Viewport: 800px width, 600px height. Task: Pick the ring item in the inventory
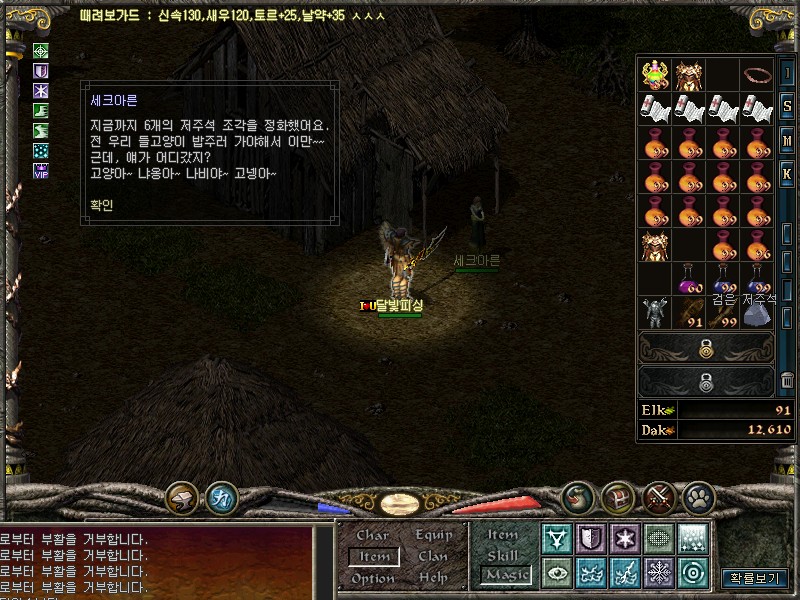[x=758, y=74]
